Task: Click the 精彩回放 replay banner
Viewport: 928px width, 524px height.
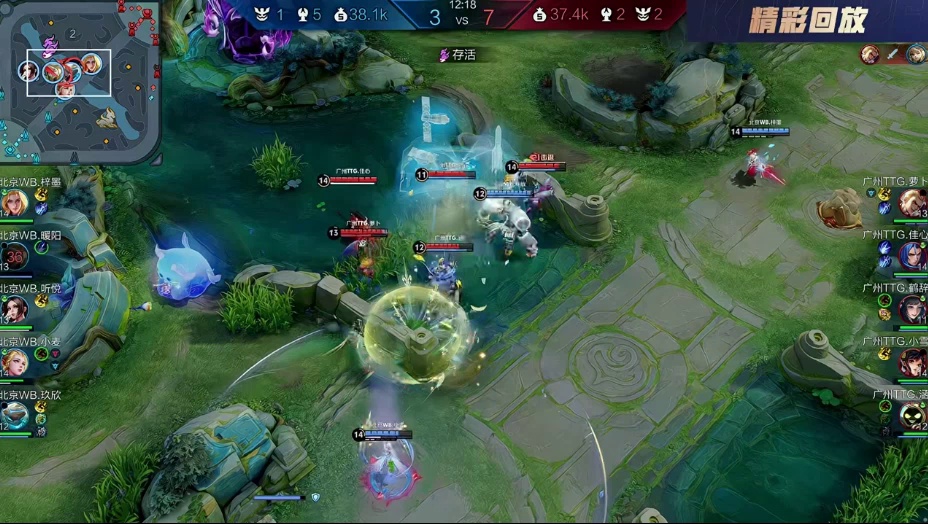Action: point(808,20)
